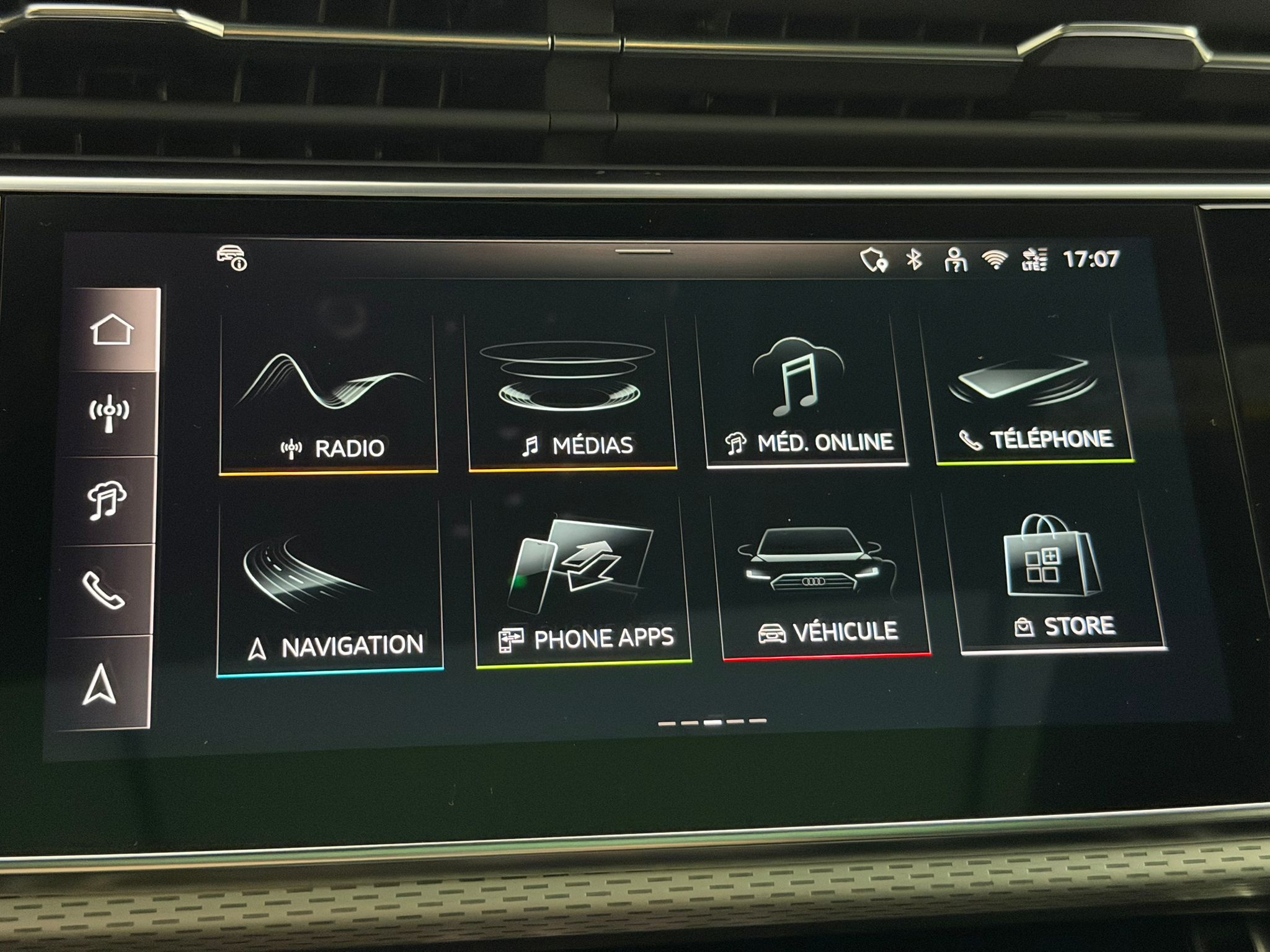Open the RADIO tile
The height and width of the screenshot is (952, 1270).
pos(329,395)
